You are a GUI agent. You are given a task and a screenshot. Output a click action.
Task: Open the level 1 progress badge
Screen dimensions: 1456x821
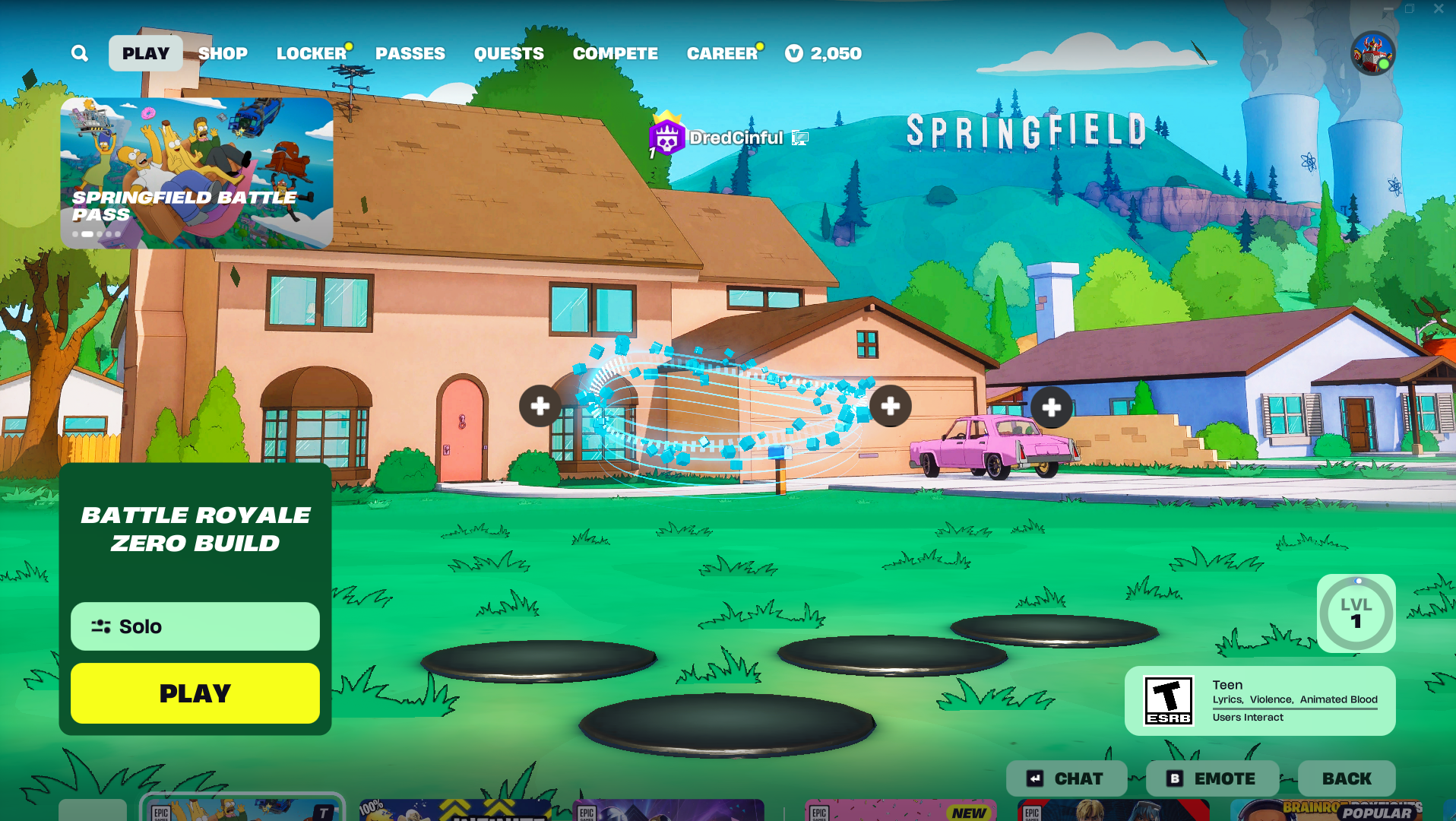[x=1356, y=613]
